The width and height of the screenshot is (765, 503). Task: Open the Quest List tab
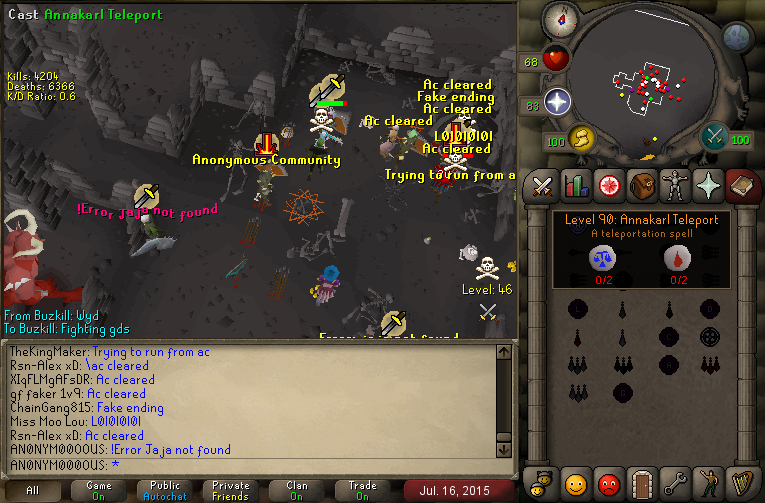coord(608,186)
